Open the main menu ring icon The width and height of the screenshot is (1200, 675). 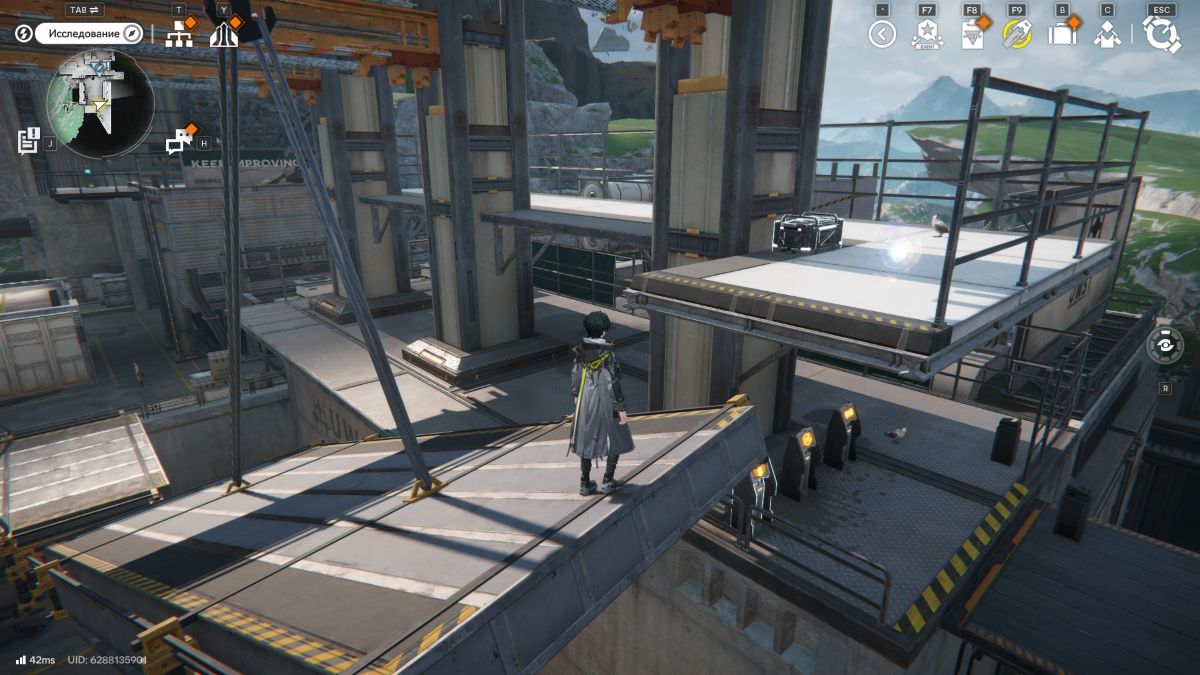pos(1162,34)
